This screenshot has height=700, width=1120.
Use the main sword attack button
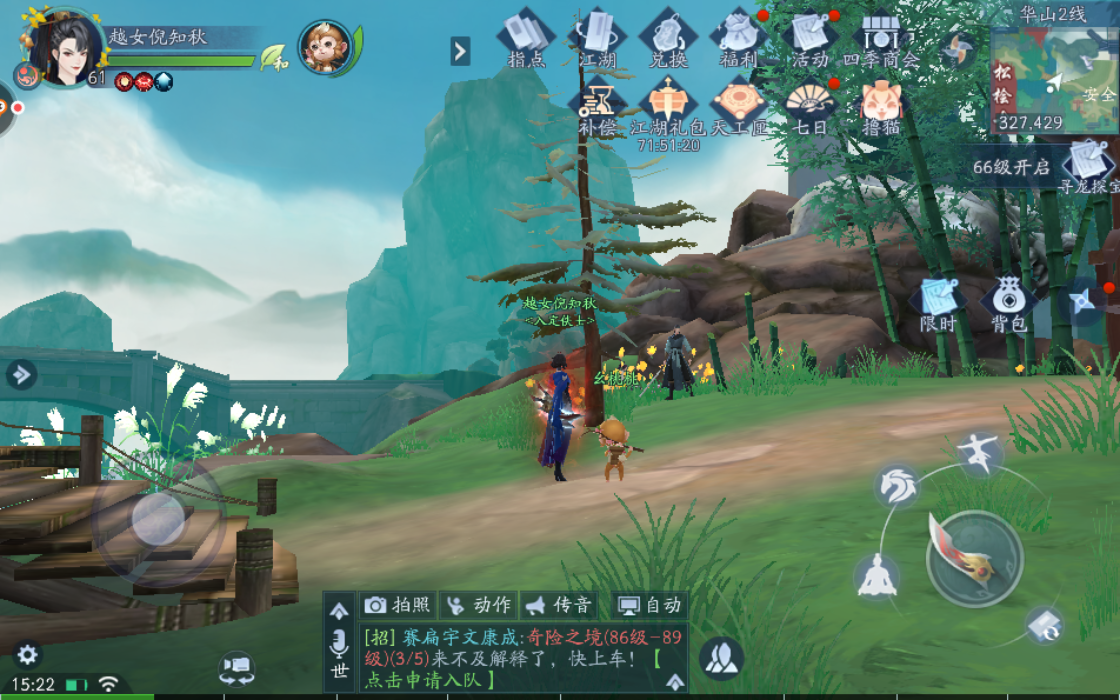click(x=974, y=558)
